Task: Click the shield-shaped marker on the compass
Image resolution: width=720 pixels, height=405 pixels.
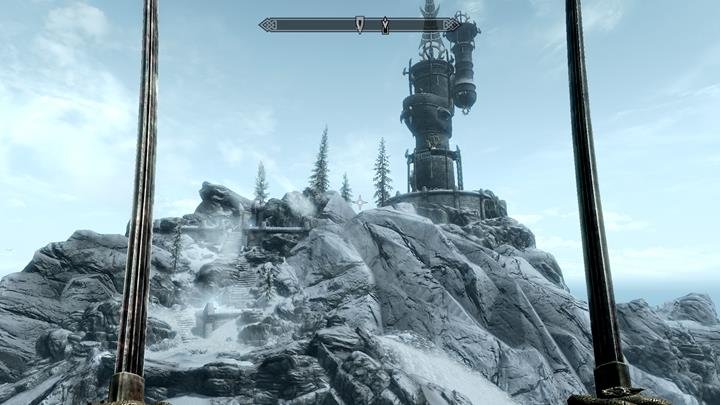Action: [360, 24]
